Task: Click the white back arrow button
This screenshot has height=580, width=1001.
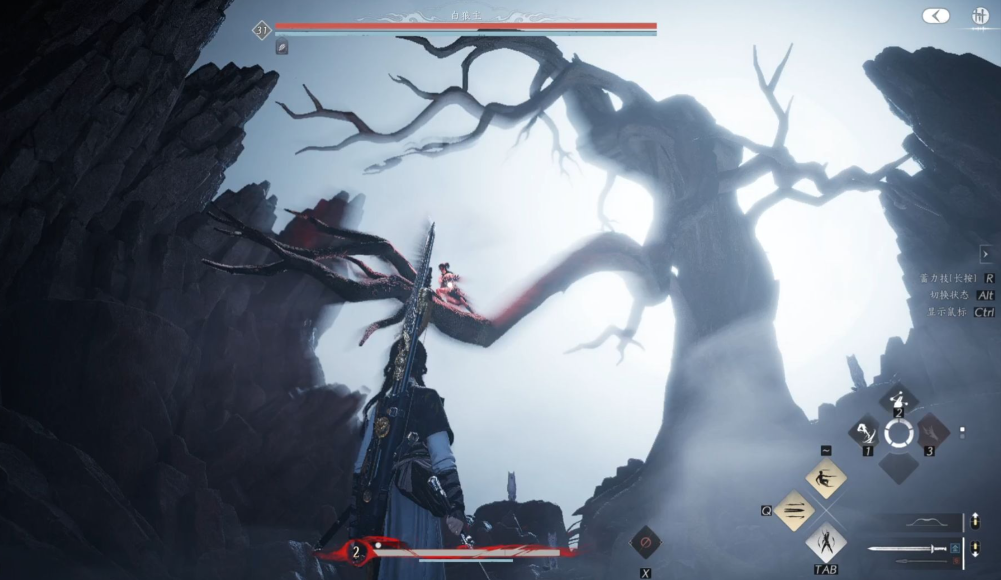Action: click(936, 15)
